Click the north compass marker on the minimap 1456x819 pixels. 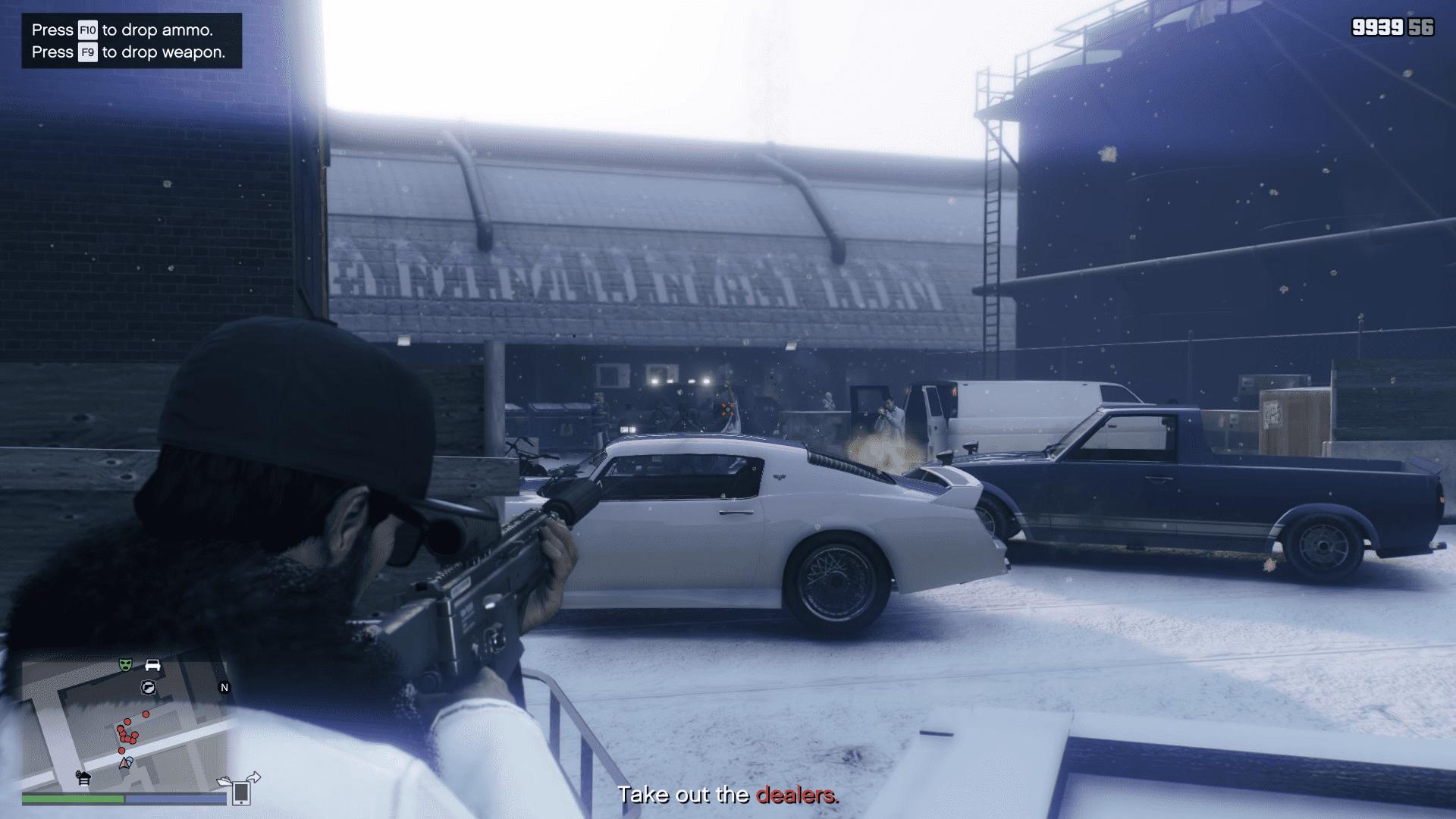point(224,688)
